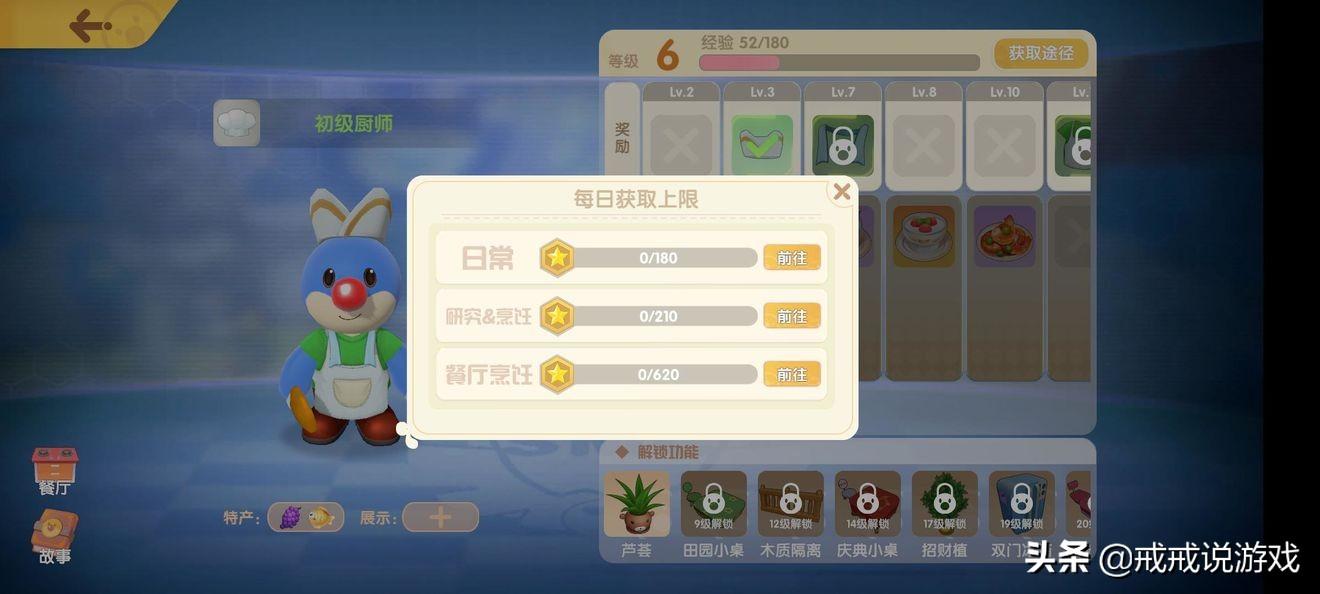The image size is (1320, 594).
Task: Open the 获取途径 button
Action: coord(1040,53)
